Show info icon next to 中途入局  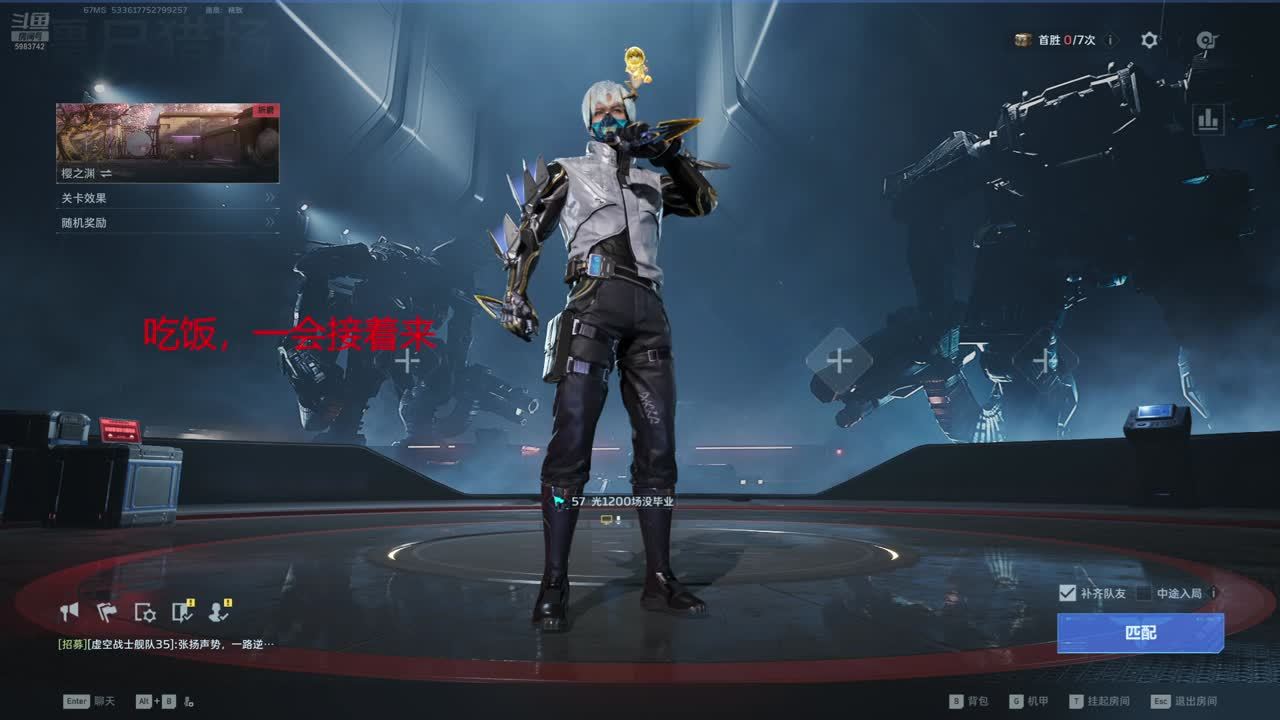click(x=1214, y=593)
